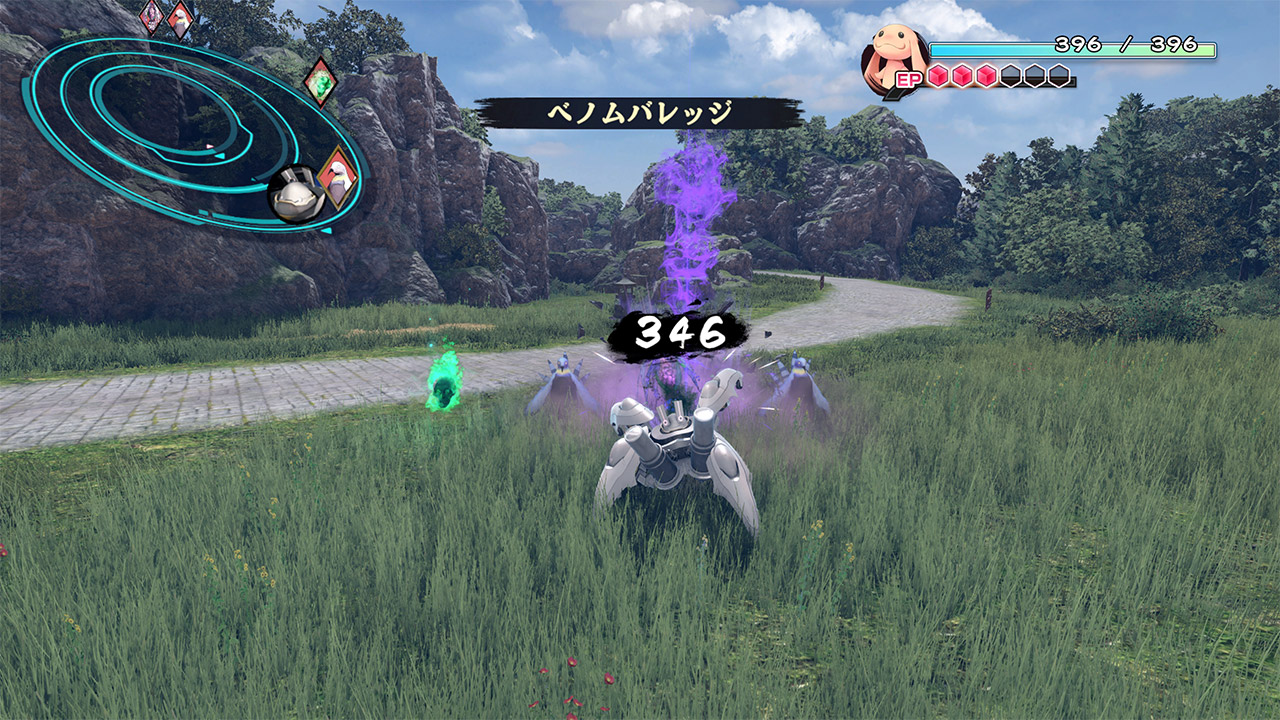Choose the gold-framed bird turn marker

(337, 177)
